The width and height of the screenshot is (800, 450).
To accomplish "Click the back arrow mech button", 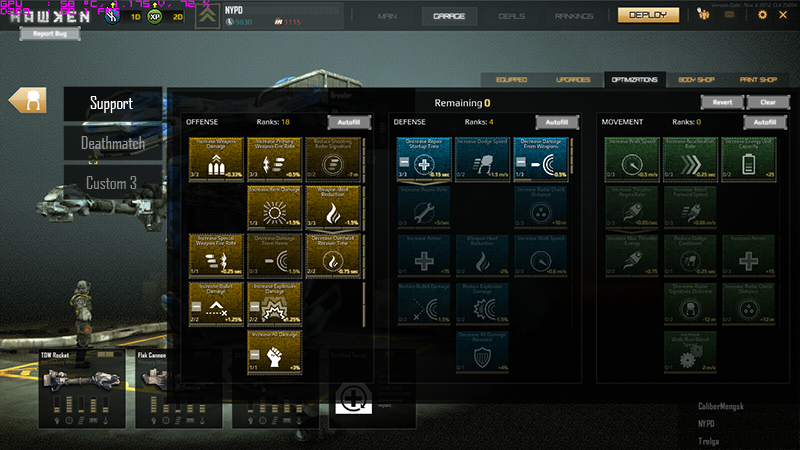I will (28, 100).
